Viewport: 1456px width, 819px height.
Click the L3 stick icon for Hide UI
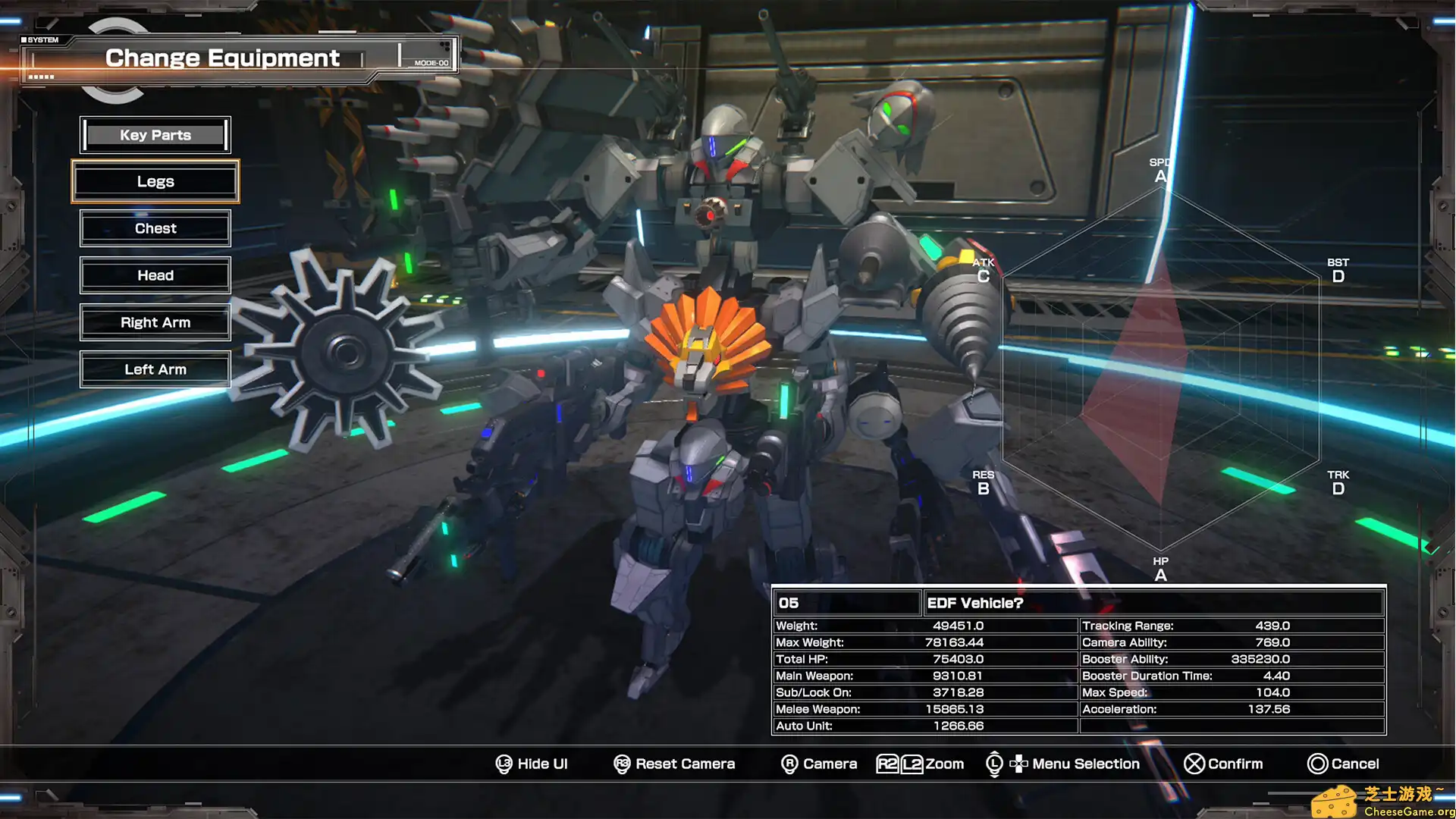503,764
